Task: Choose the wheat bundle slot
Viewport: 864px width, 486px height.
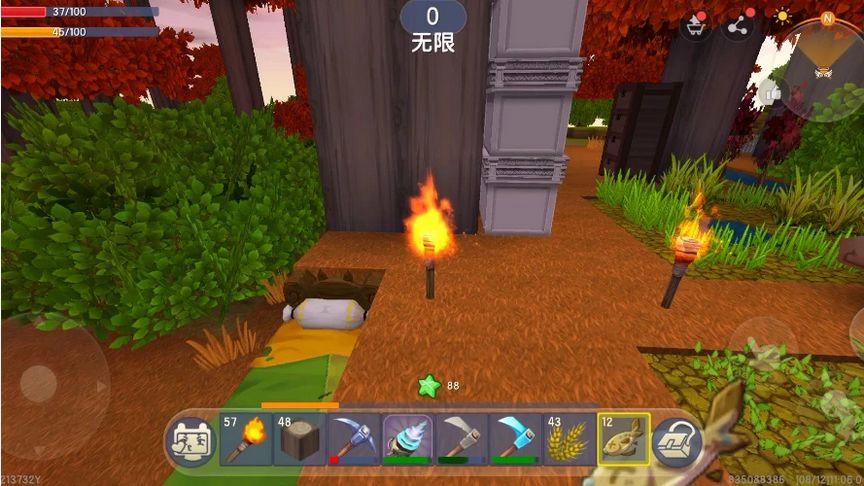Action: pyautogui.click(x=570, y=439)
